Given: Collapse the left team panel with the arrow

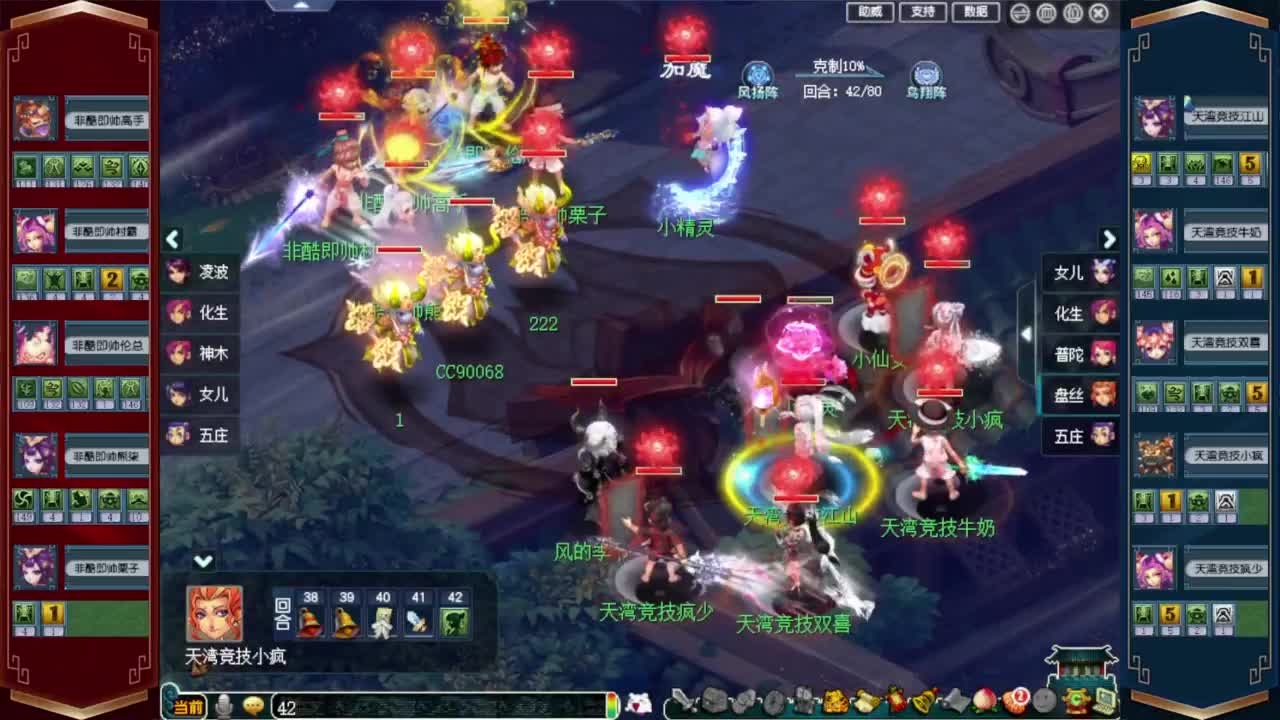Looking at the screenshot, I should 173,240.
